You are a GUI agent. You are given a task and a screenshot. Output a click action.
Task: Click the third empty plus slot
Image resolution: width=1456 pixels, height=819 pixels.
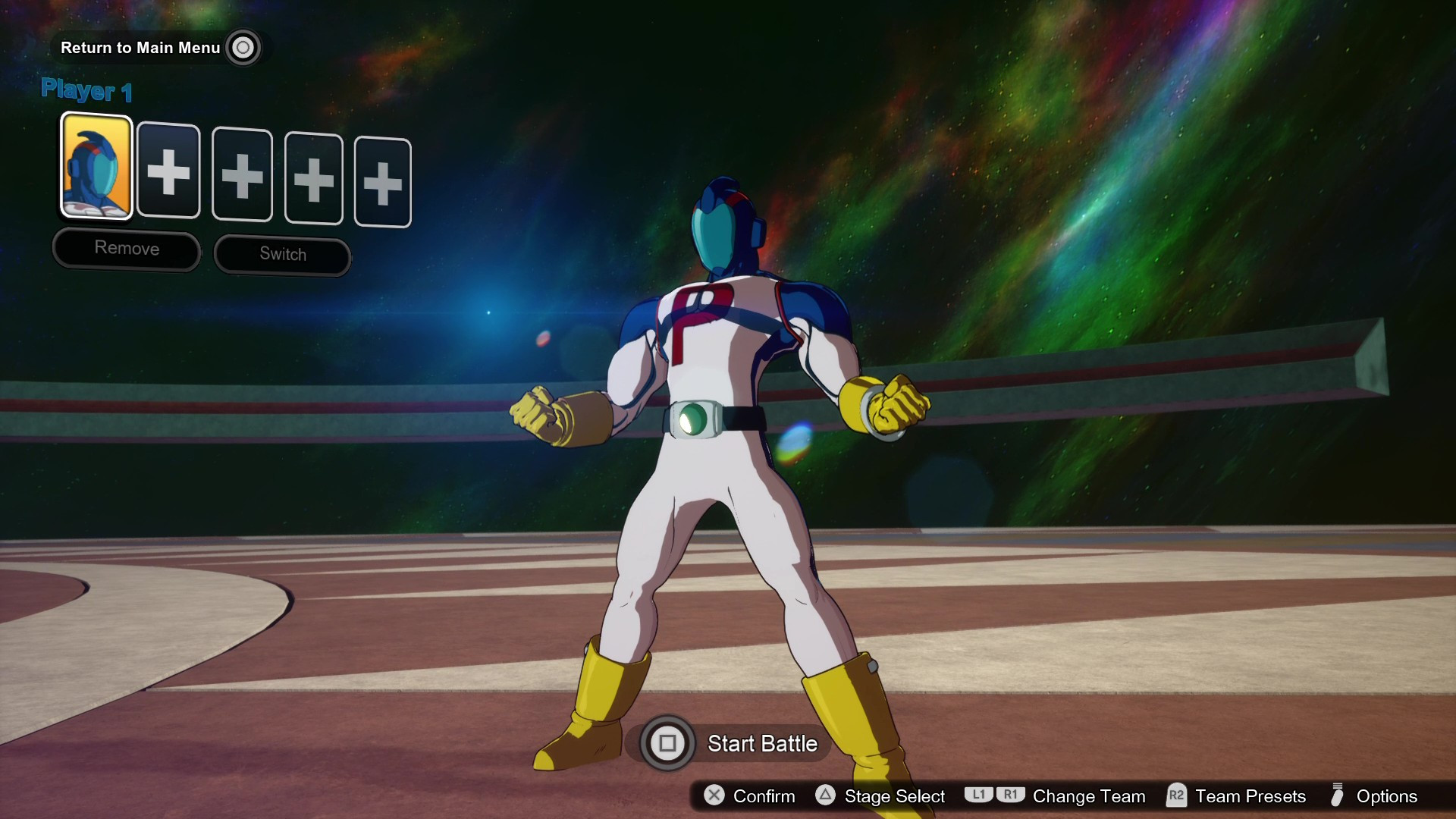[x=314, y=179]
